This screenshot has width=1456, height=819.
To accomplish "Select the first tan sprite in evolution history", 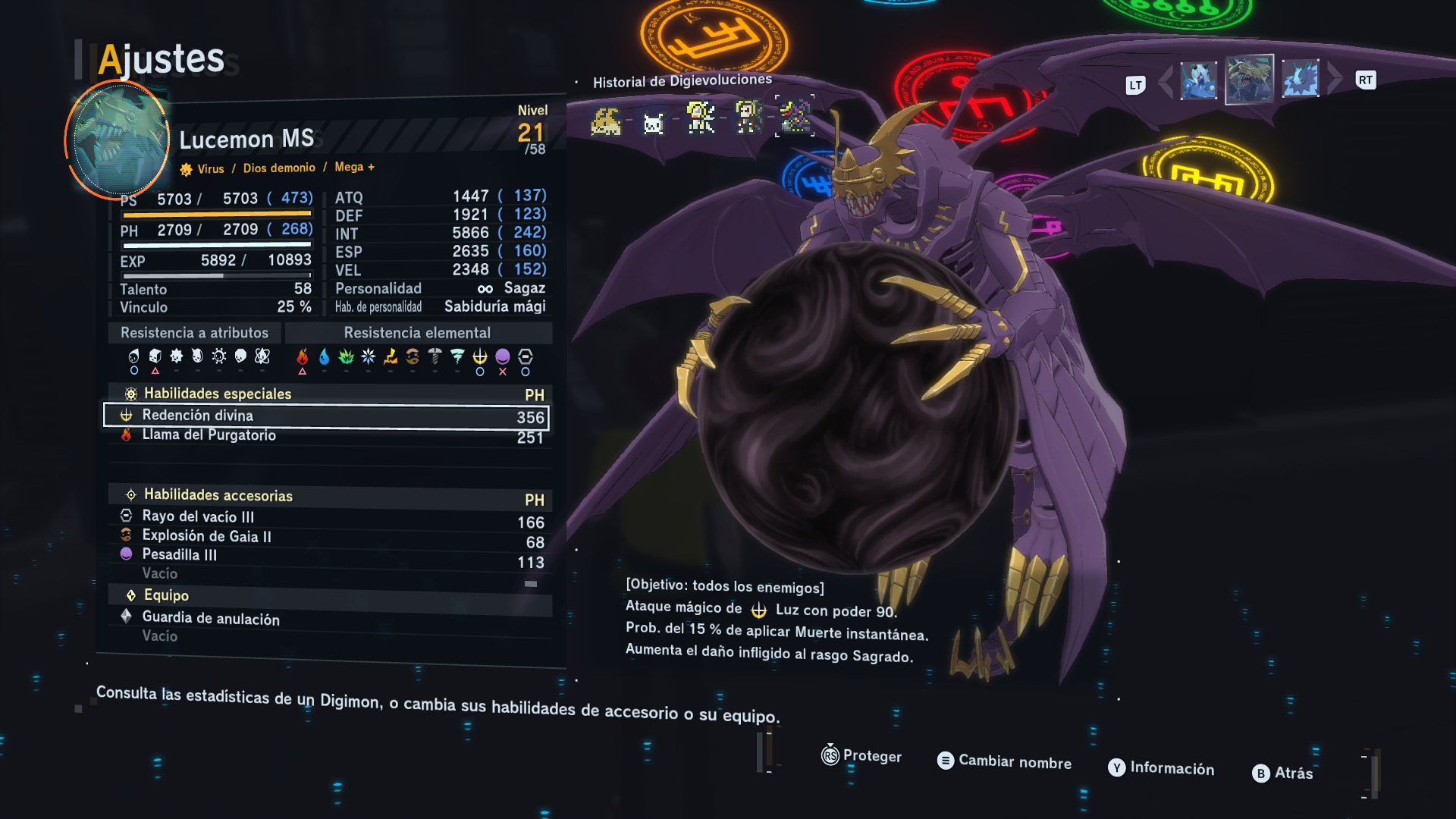I will coord(606,121).
